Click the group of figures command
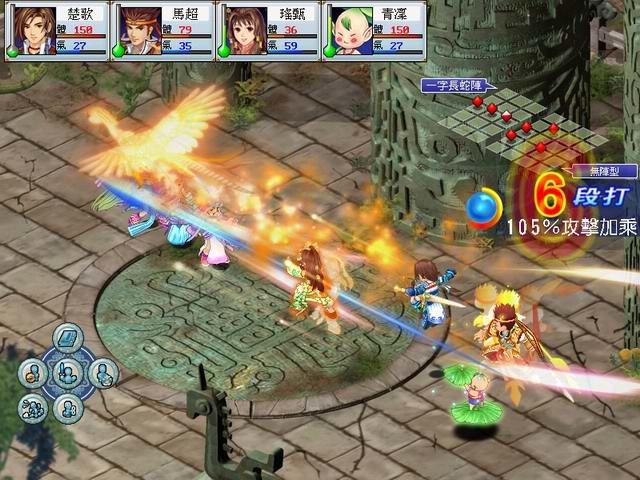Viewport: 640px width, 480px height. tap(34, 407)
